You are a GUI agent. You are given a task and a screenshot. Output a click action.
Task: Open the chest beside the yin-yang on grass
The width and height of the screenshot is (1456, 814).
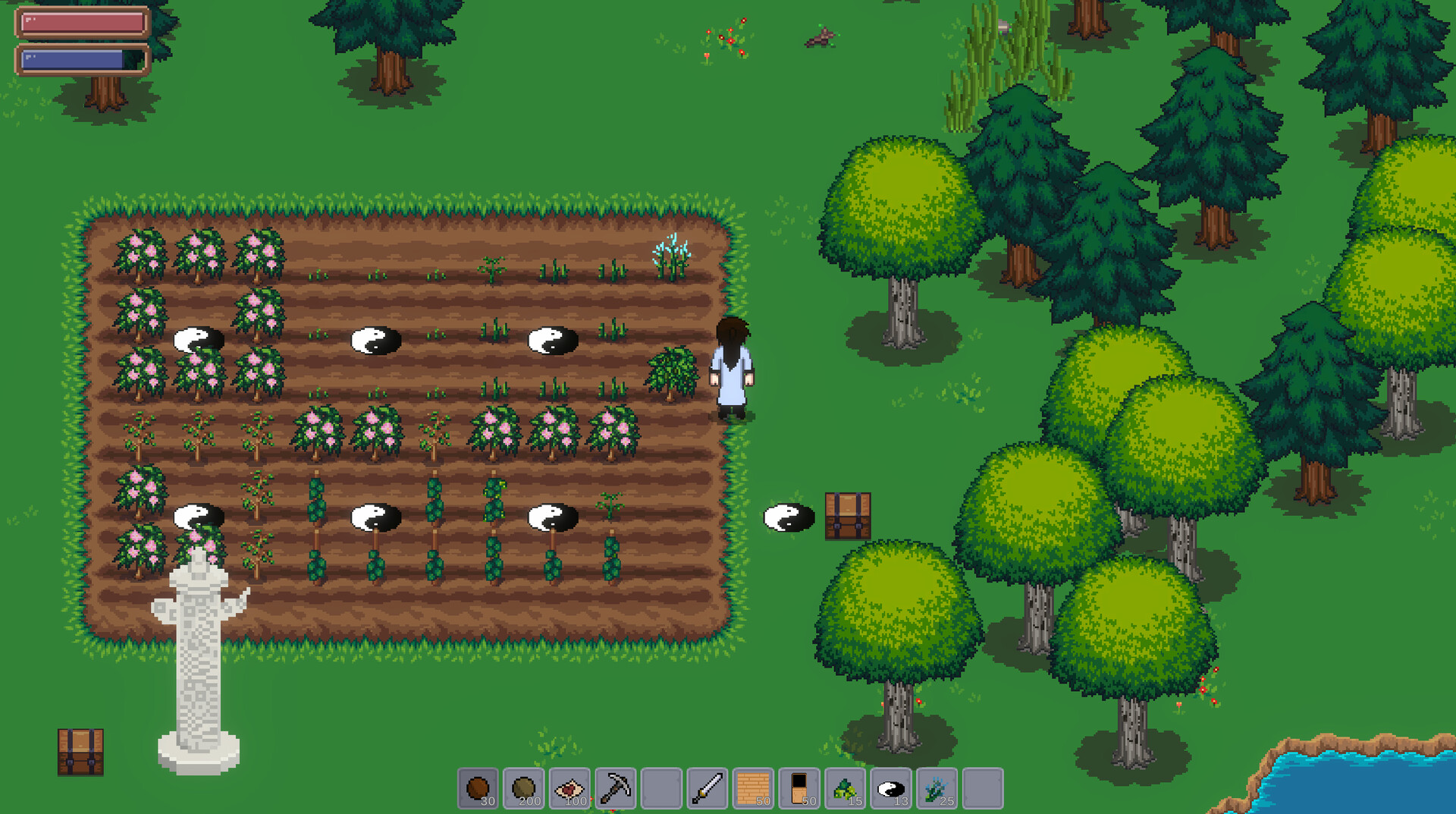(x=846, y=517)
